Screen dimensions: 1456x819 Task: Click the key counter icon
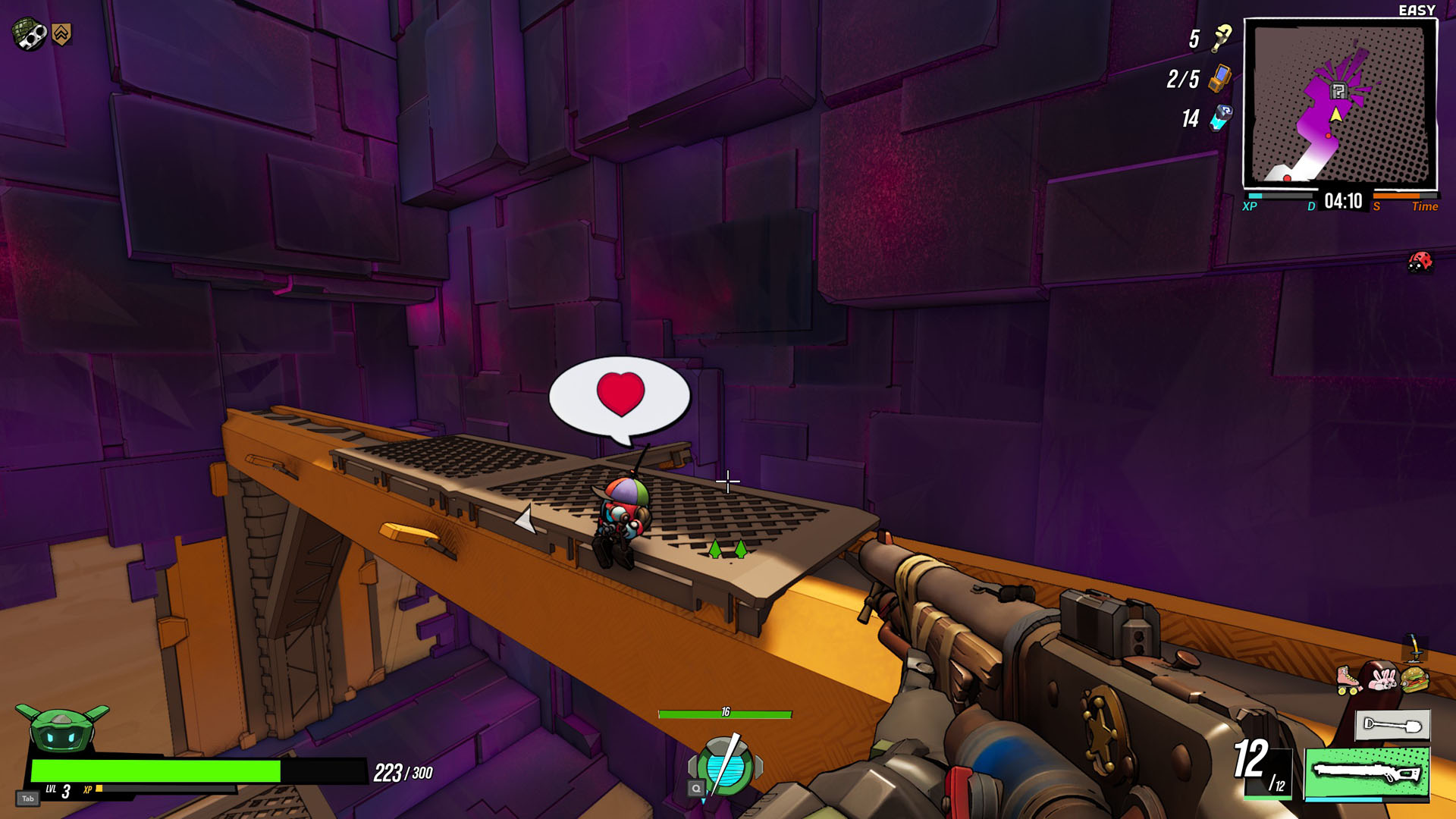tap(1222, 38)
